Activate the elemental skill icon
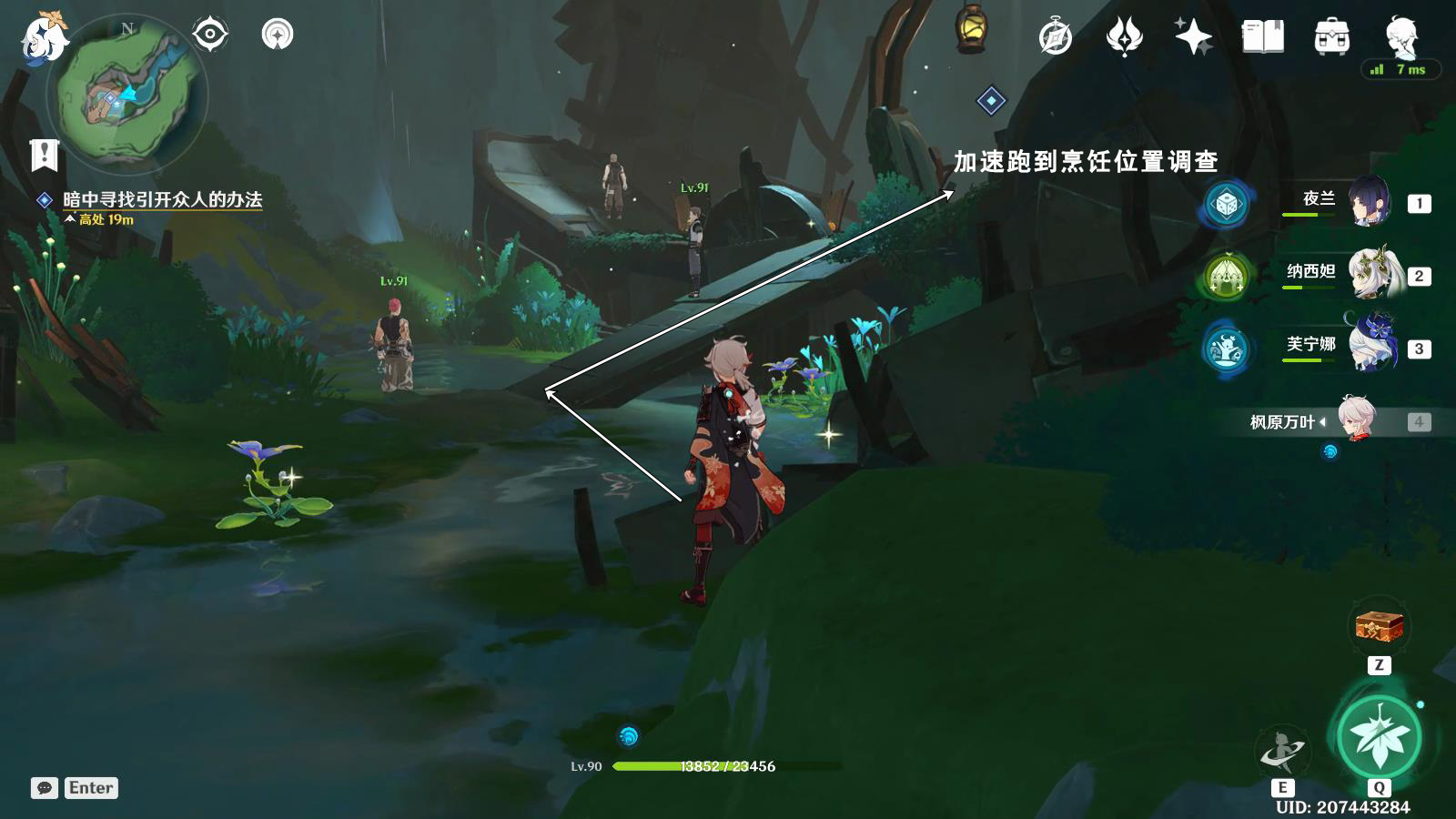The width and height of the screenshot is (1456, 819). click(x=1282, y=752)
